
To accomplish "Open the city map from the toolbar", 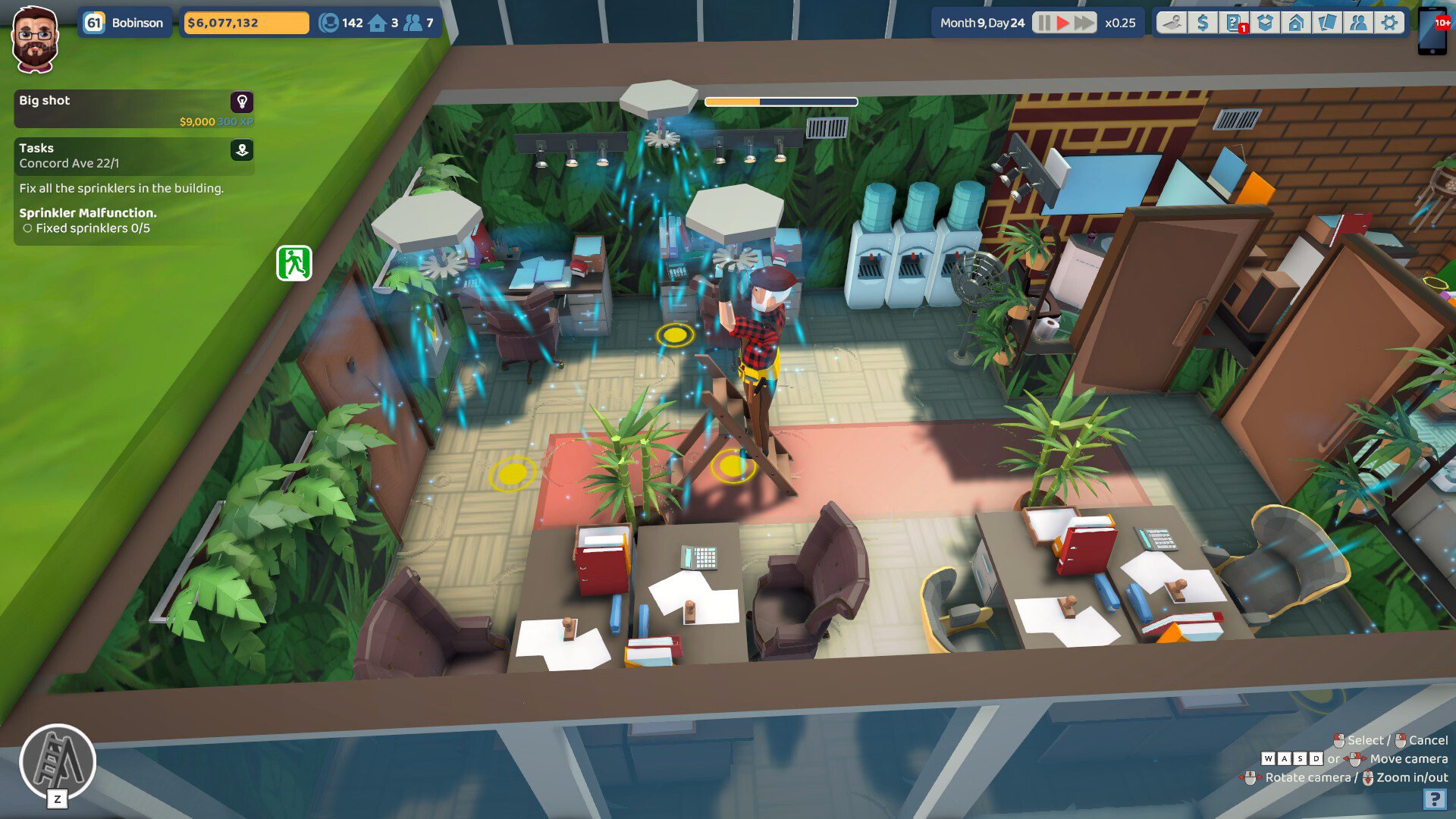I will point(1172,23).
